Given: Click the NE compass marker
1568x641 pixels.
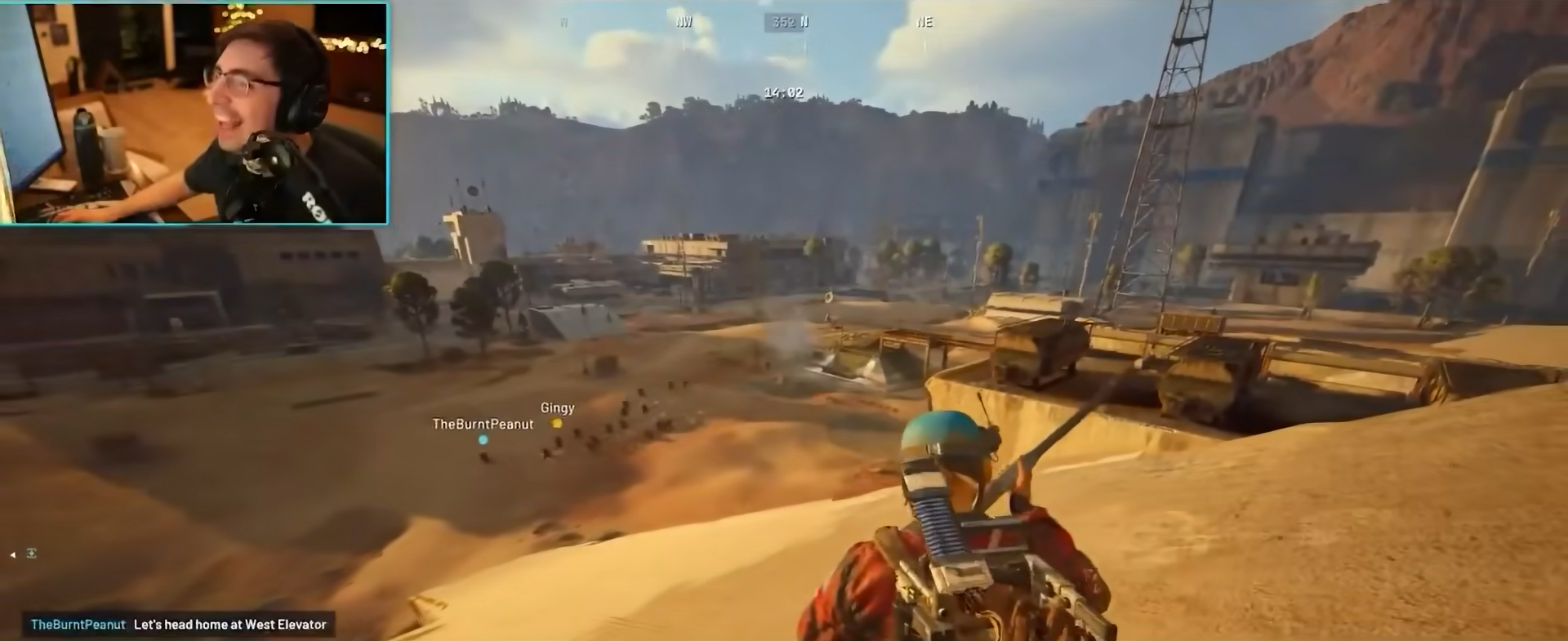Looking at the screenshot, I should (x=925, y=22).
